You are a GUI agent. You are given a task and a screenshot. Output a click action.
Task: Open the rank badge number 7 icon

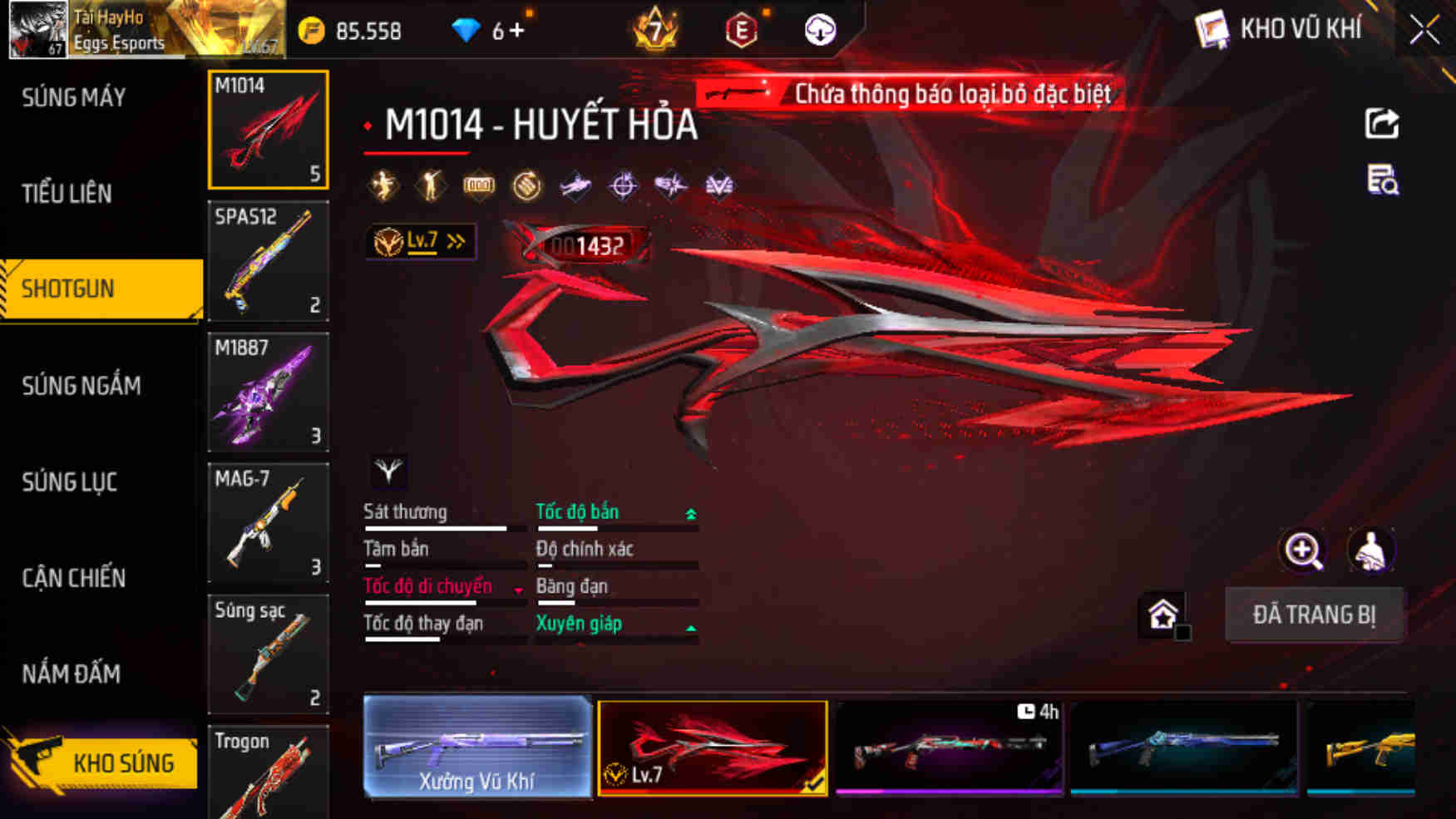click(656, 31)
